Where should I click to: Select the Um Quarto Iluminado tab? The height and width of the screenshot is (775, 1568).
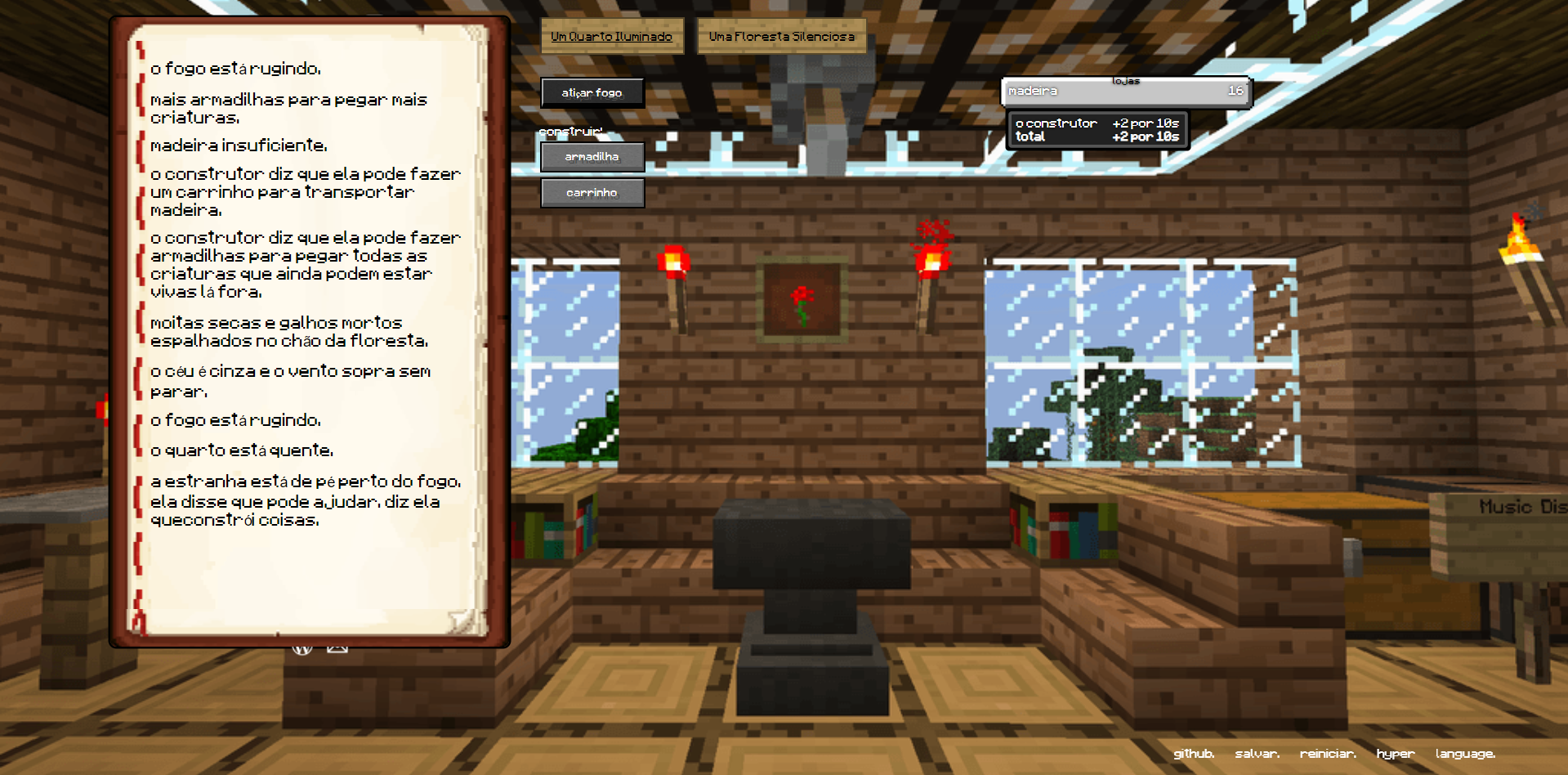[x=611, y=36]
